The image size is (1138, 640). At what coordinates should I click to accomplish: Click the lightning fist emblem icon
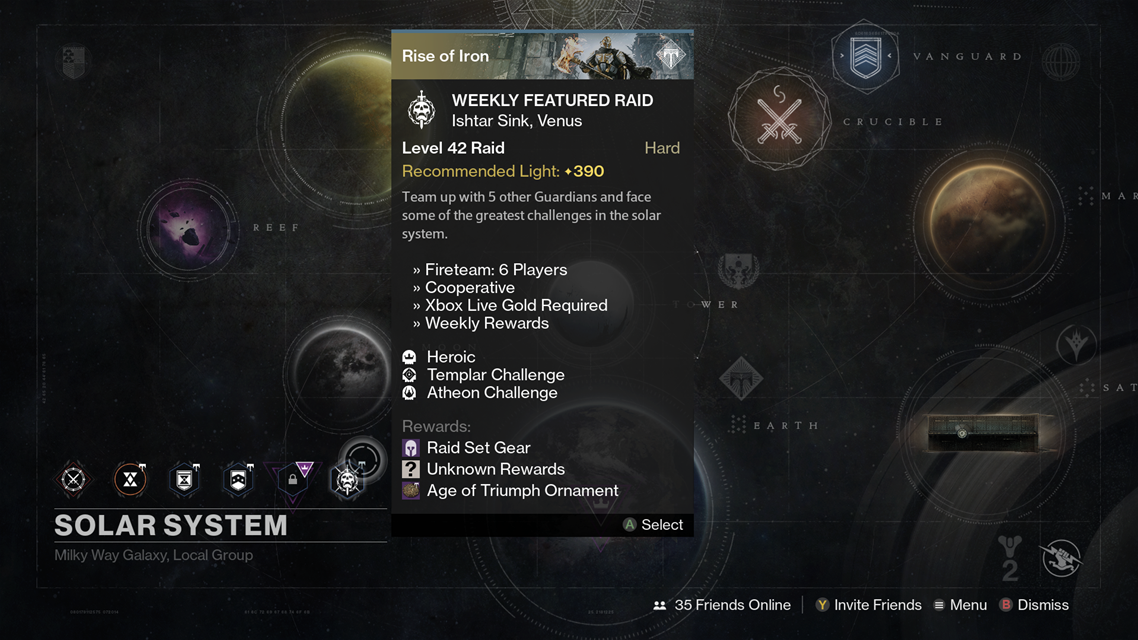pos(1061,556)
